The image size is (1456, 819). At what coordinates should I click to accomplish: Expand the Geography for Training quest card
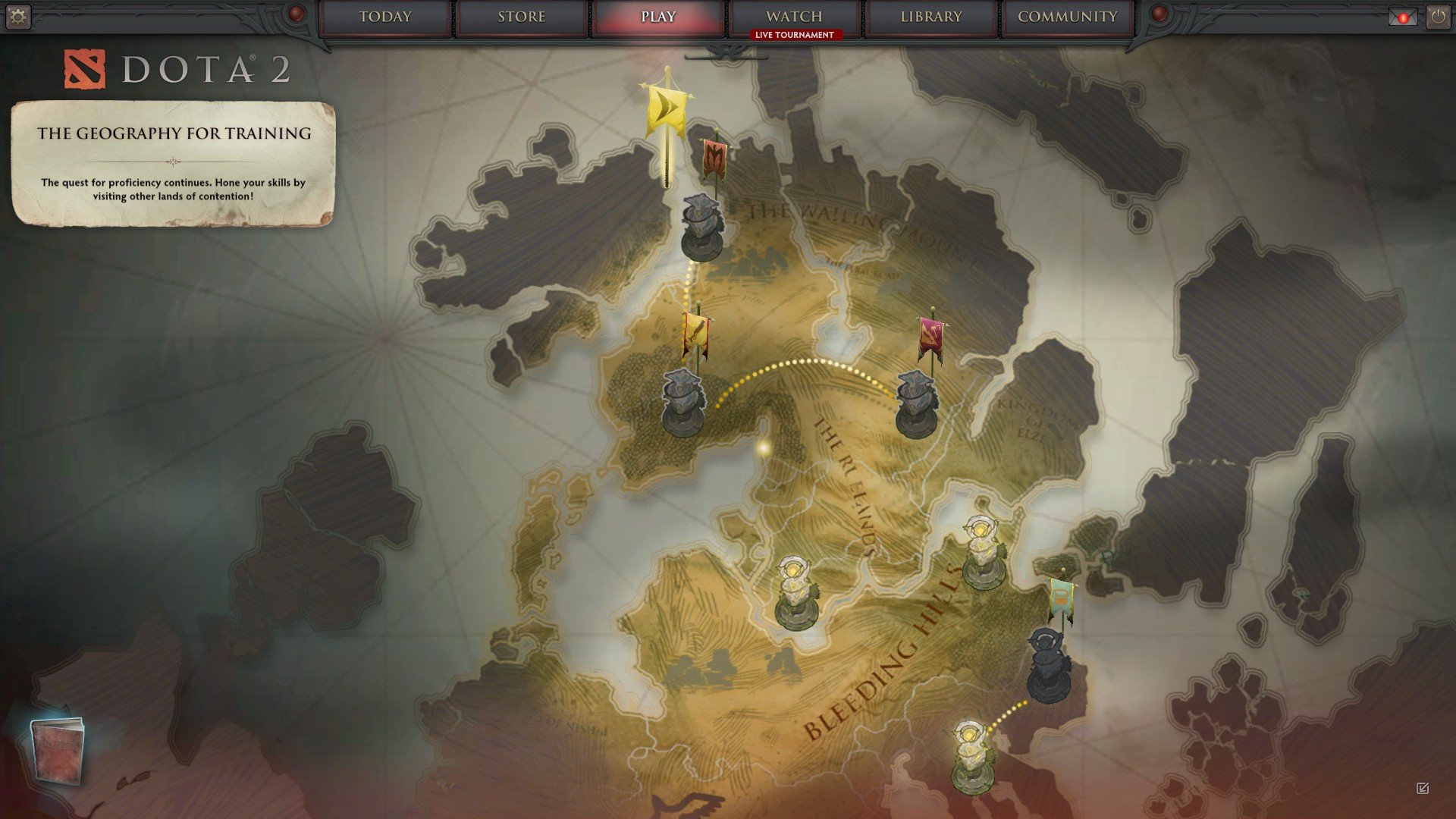pyautogui.click(x=174, y=163)
